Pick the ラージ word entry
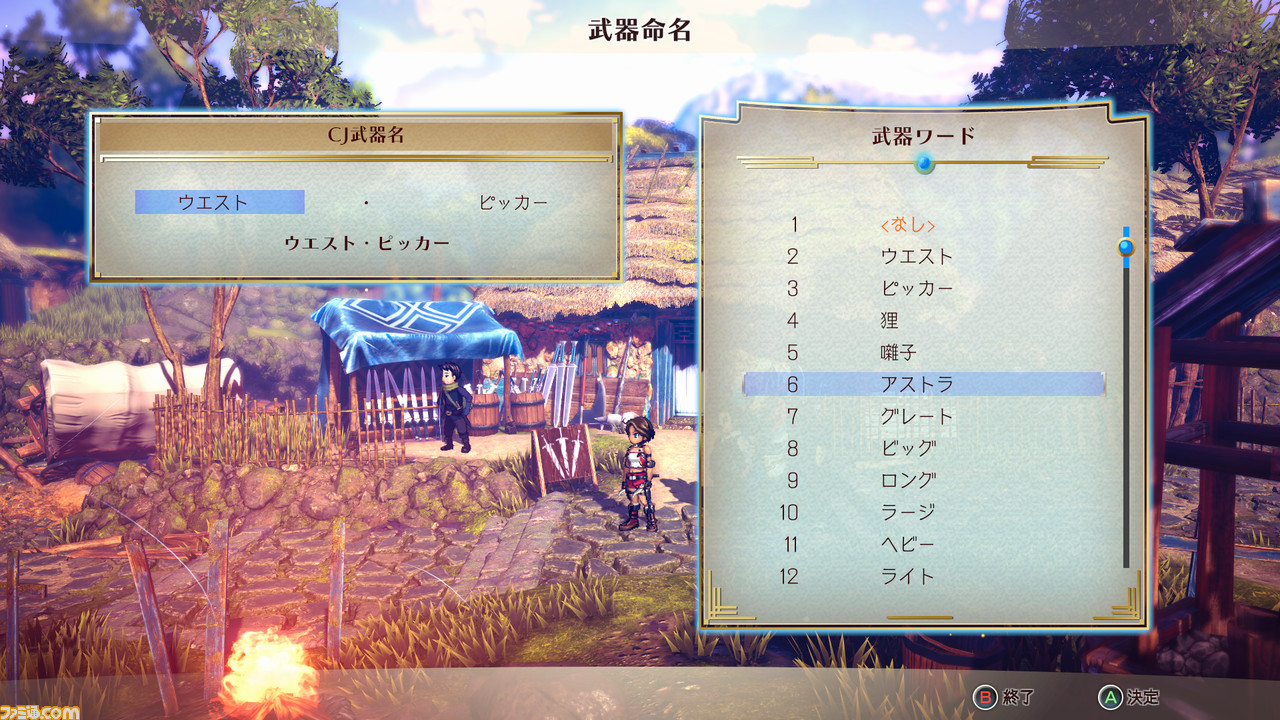 tap(908, 512)
